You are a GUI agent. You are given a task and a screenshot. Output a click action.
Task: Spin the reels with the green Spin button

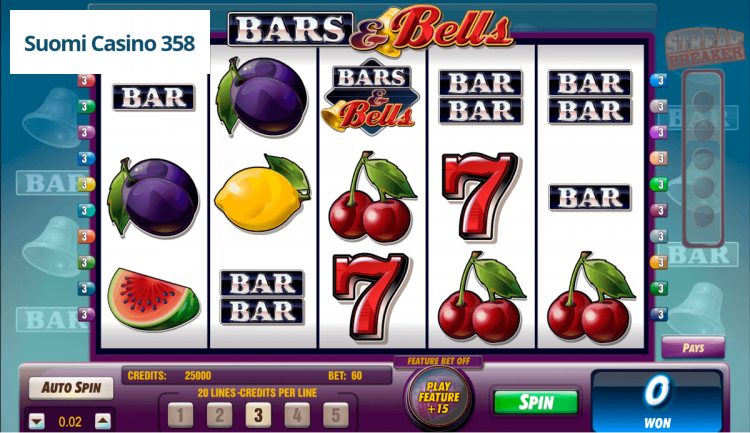[536, 402]
